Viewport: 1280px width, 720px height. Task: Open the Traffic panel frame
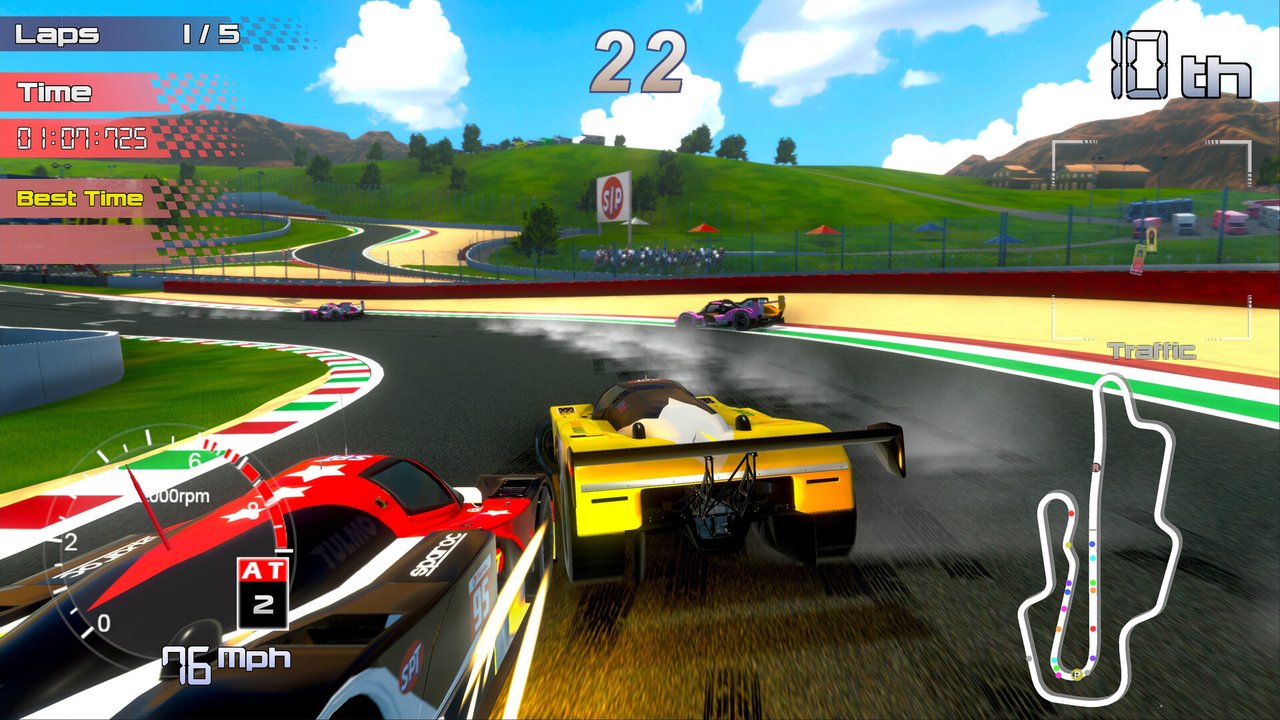[1150, 322]
